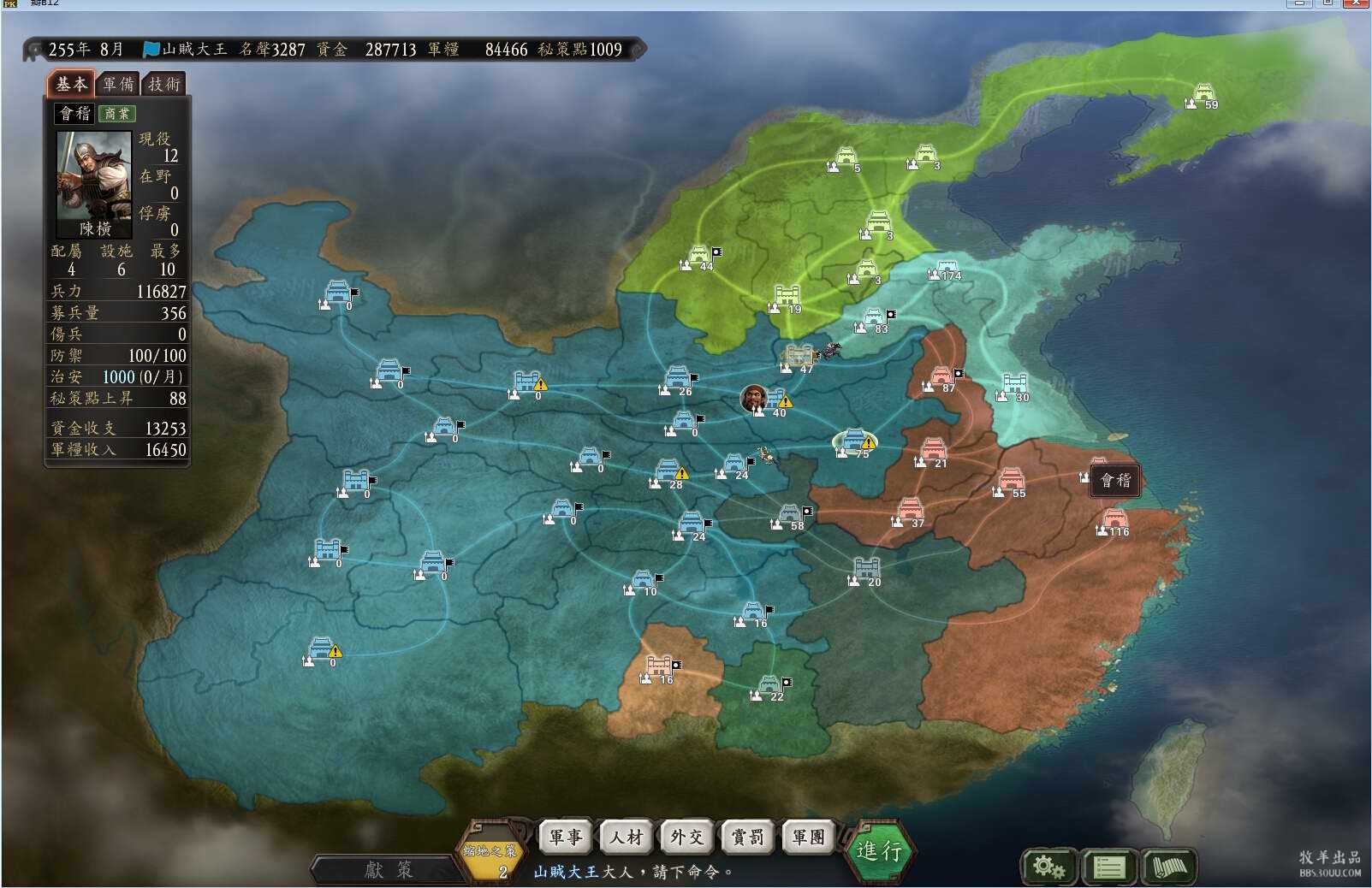Viewport: 1372px width, 888px height.
Task: Choose the green city marker showing 59
Action: [1203, 94]
